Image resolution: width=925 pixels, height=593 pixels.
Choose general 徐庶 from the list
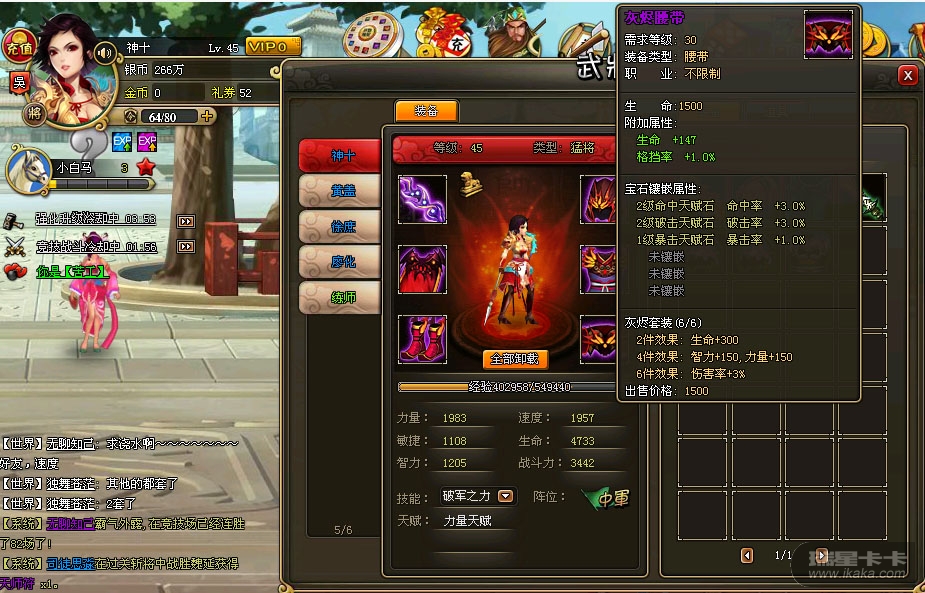click(x=341, y=226)
